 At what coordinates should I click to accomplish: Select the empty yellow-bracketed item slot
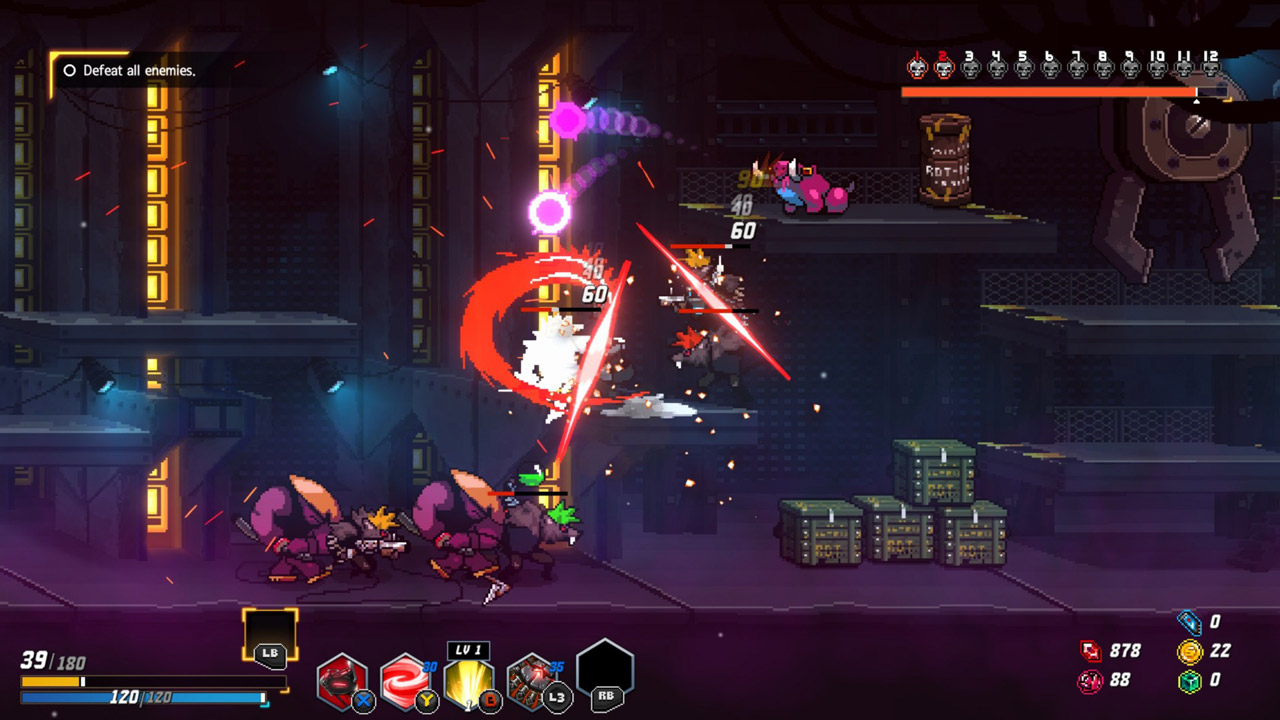270,636
